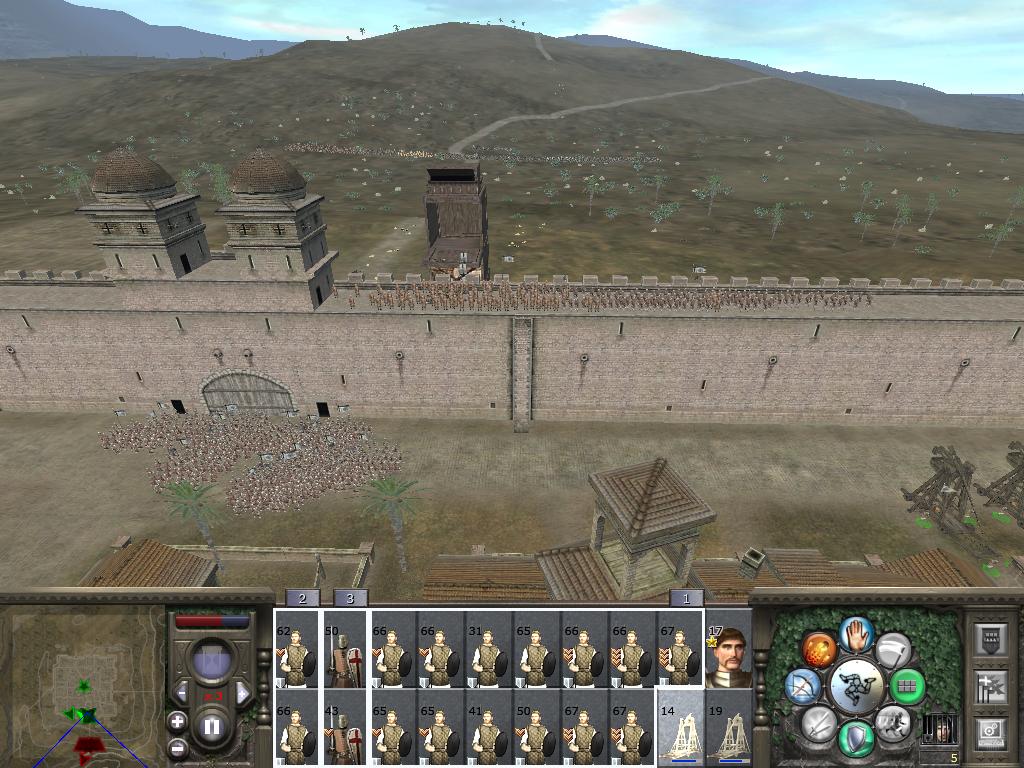Zoom in the minimap with plus button
This screenshot has height=768, width=1024.
(x=177, y=720)
